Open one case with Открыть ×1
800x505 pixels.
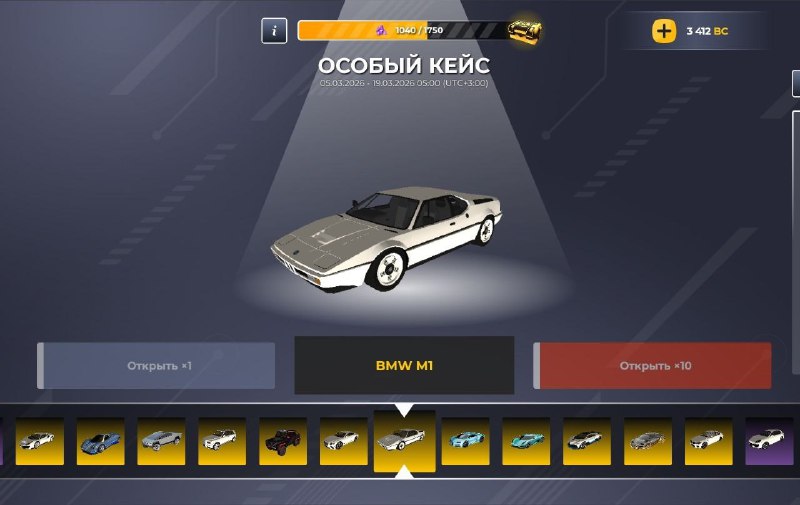157,366
